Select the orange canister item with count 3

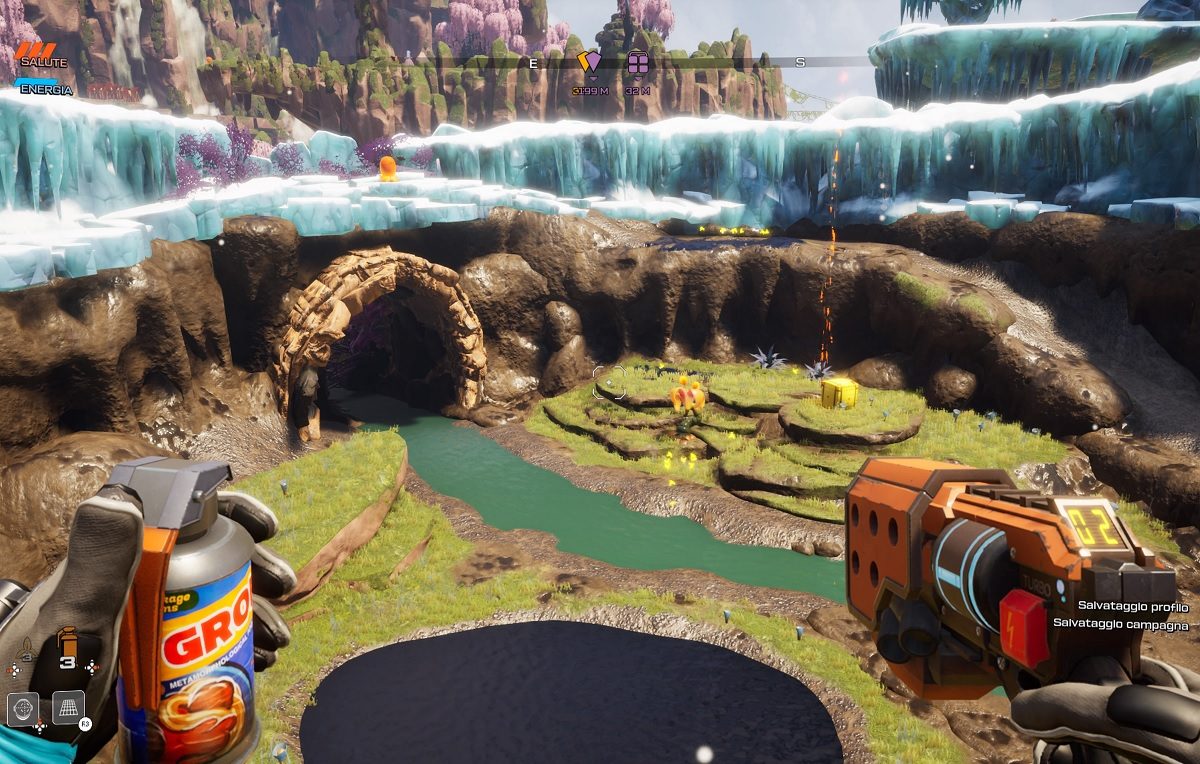(68, 642)
